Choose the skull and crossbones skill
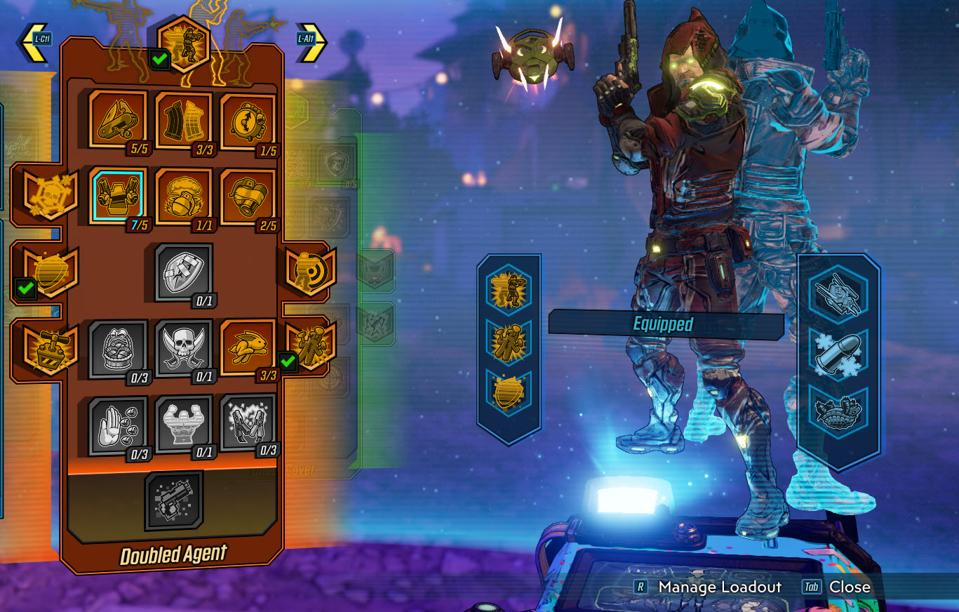This screenshot has width=959, height=612. (x=183, y=347)
